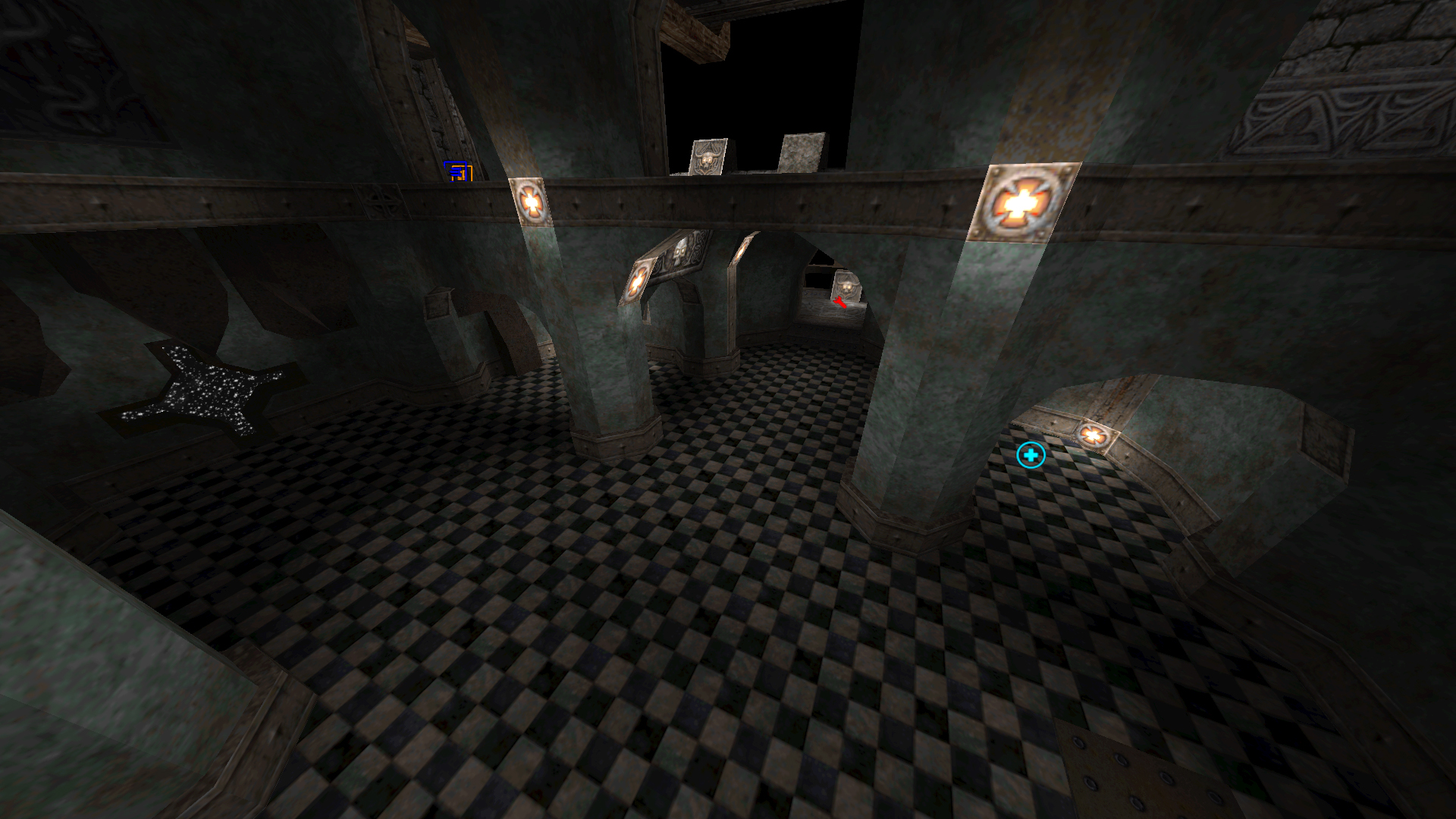Select the red rocket marker icon

pos(839,303)
